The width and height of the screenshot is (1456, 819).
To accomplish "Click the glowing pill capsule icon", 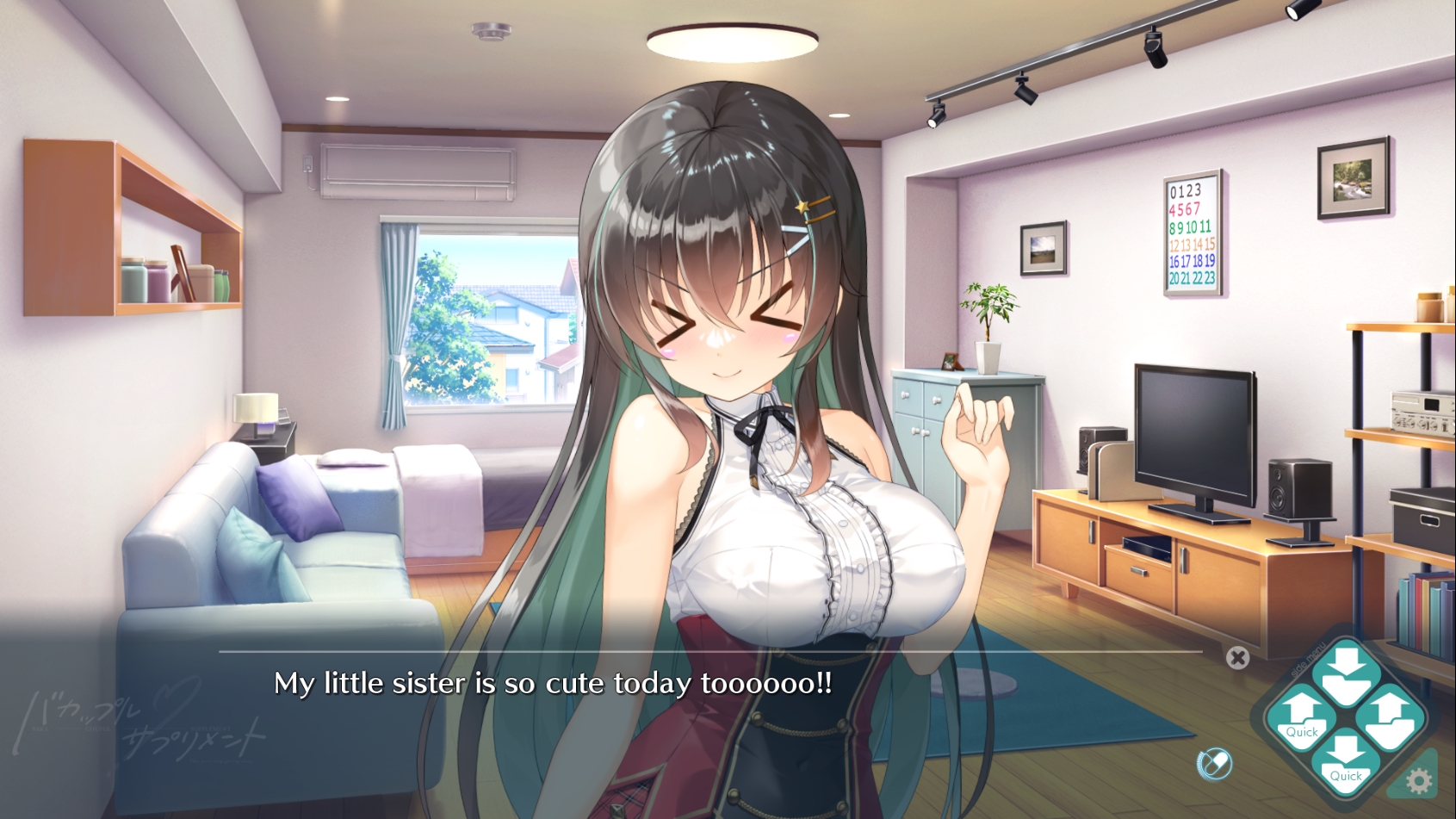I will pyautogui.click(x=1214, y=763).
